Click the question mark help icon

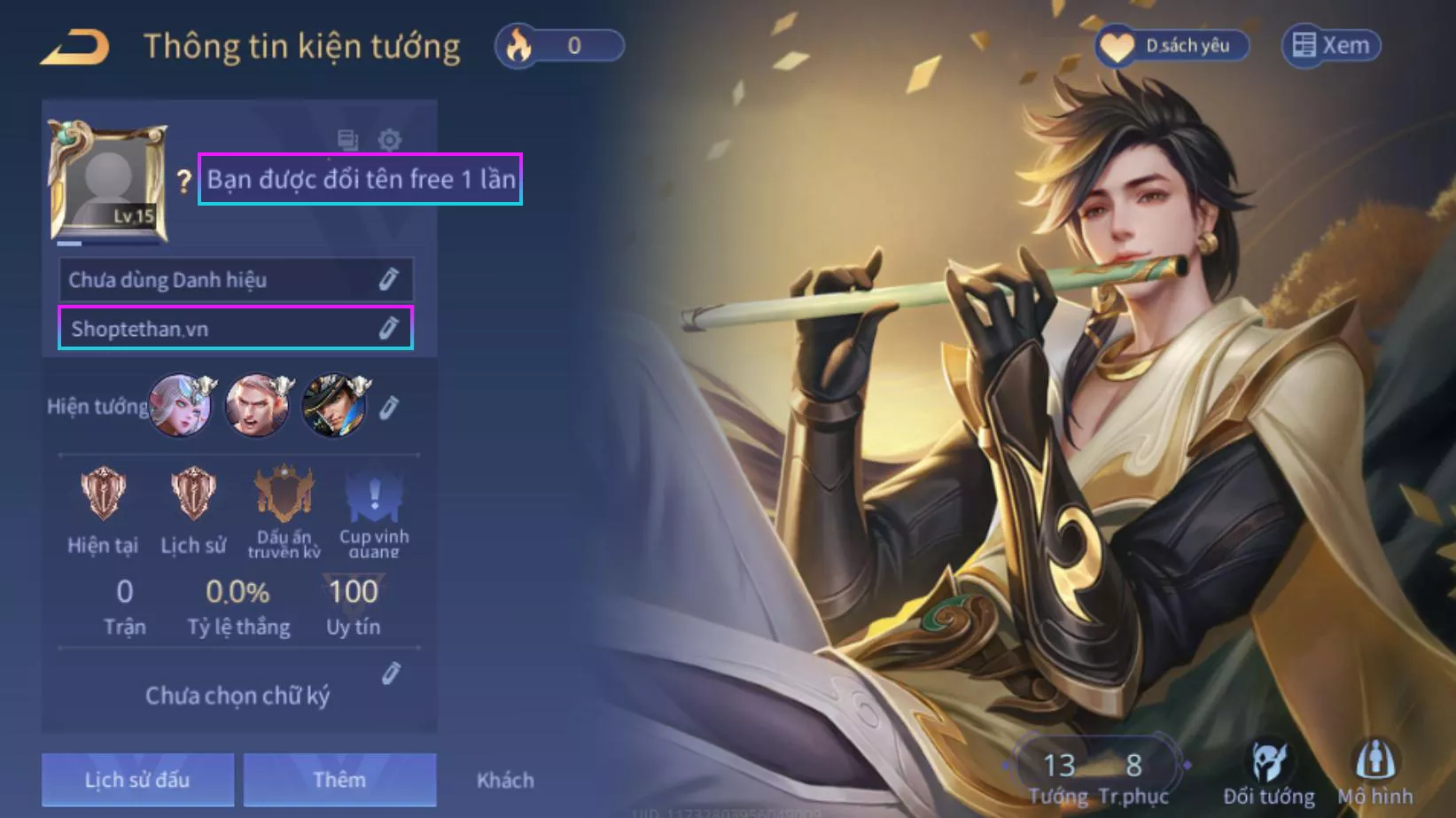[183, 180]
